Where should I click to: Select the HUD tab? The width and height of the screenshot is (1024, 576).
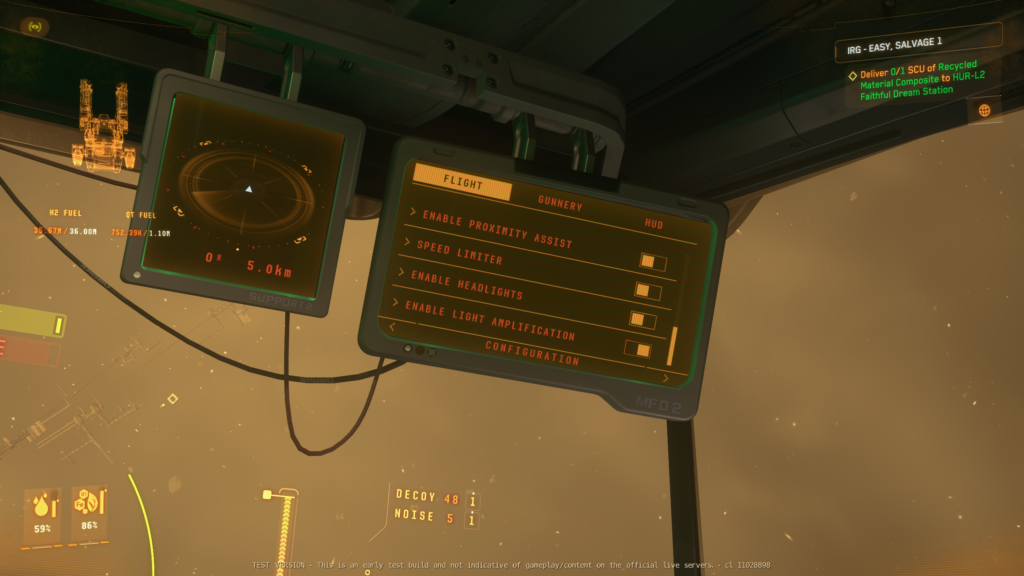[x=655, y=225]
